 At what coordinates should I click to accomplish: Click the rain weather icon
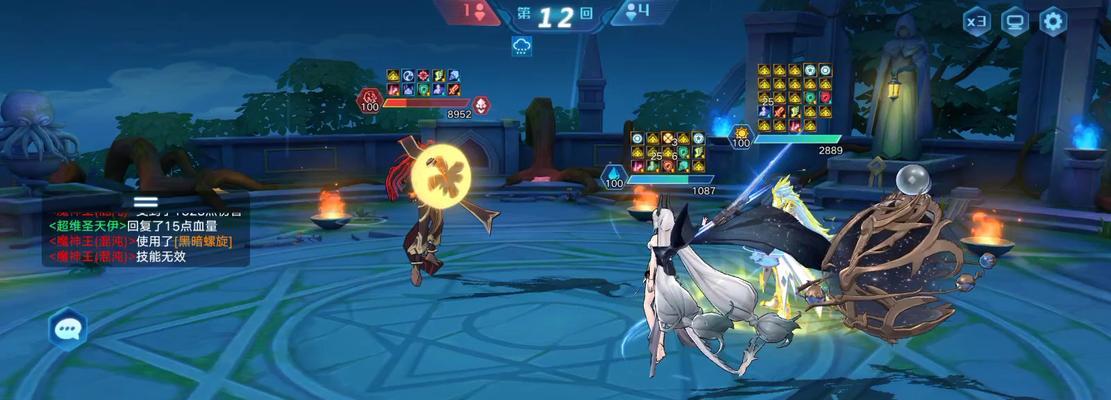pyautogui.click(x=521, y=46)
